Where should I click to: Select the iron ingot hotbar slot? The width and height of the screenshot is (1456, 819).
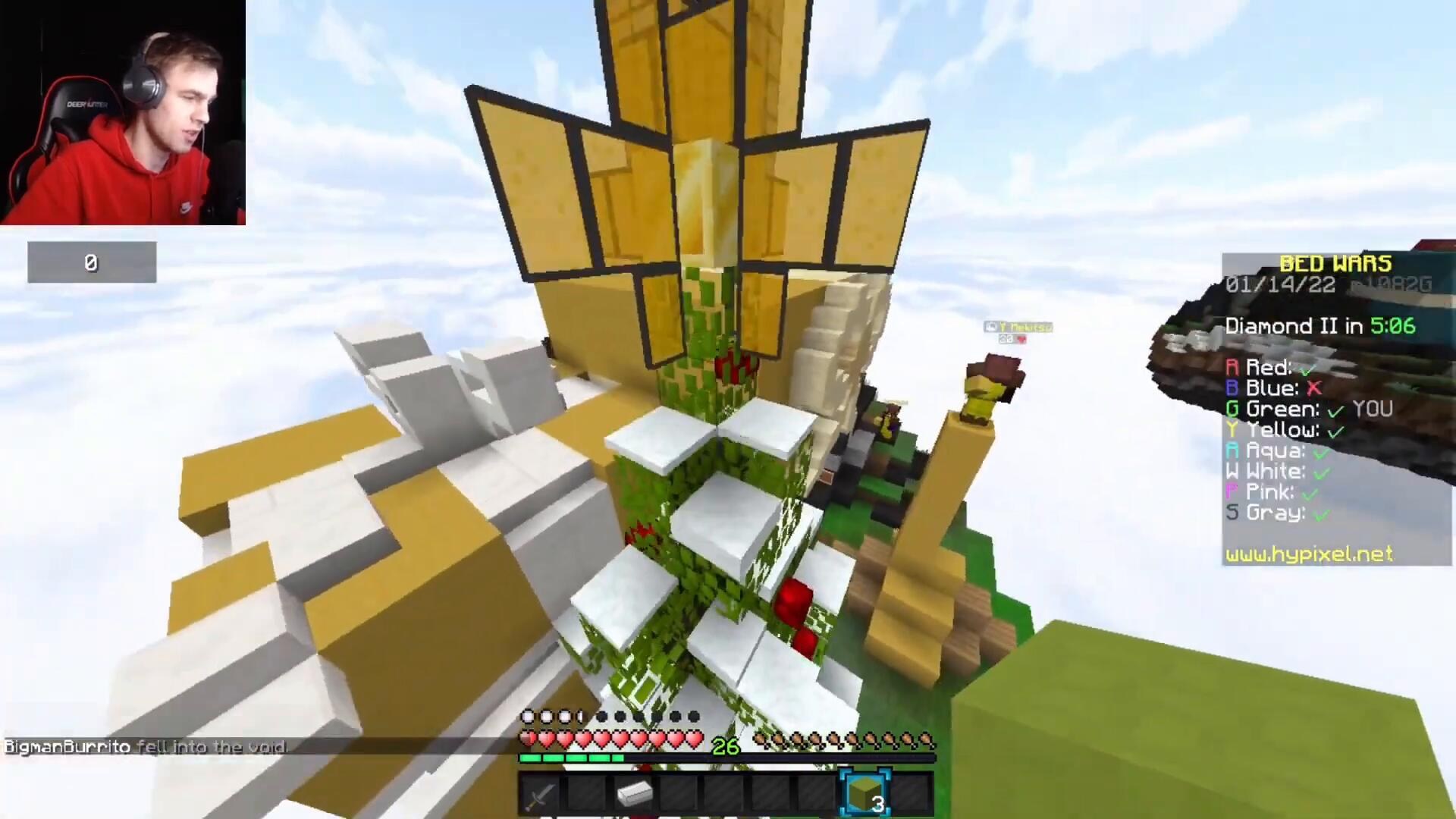click(634, 795)
